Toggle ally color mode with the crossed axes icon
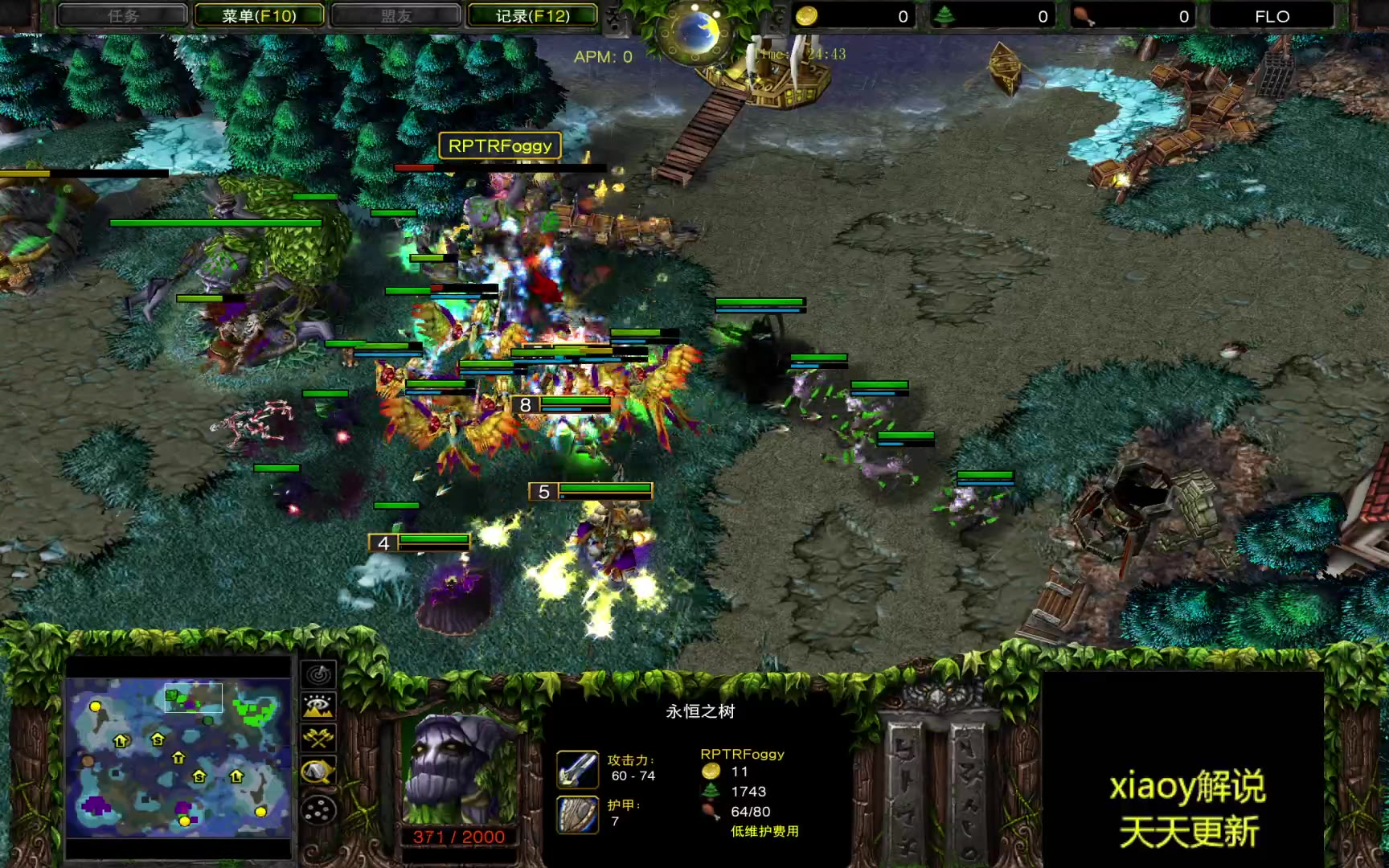 tap(319, 739)
